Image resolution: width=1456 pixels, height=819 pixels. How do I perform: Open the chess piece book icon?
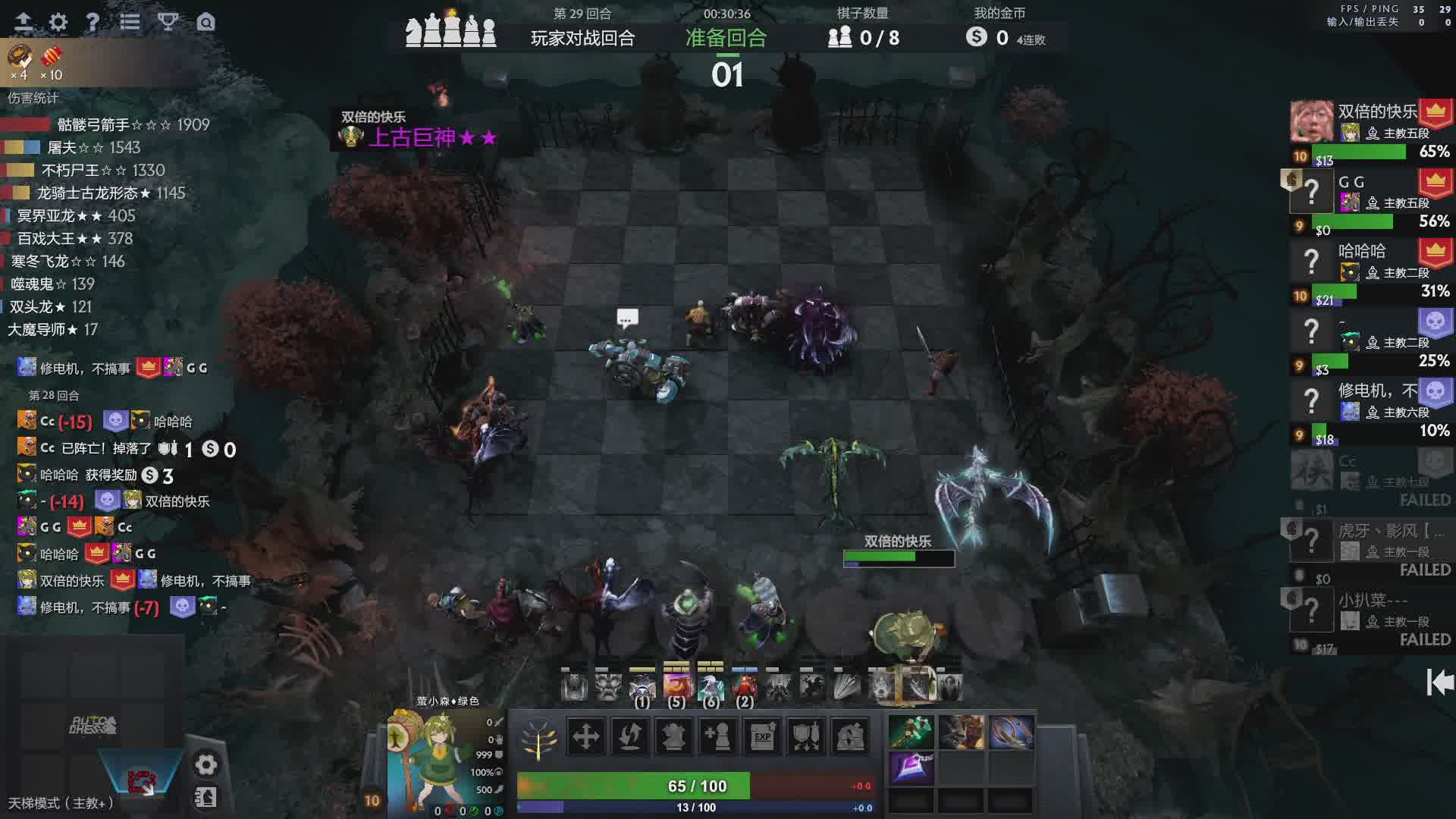[206, 797]
